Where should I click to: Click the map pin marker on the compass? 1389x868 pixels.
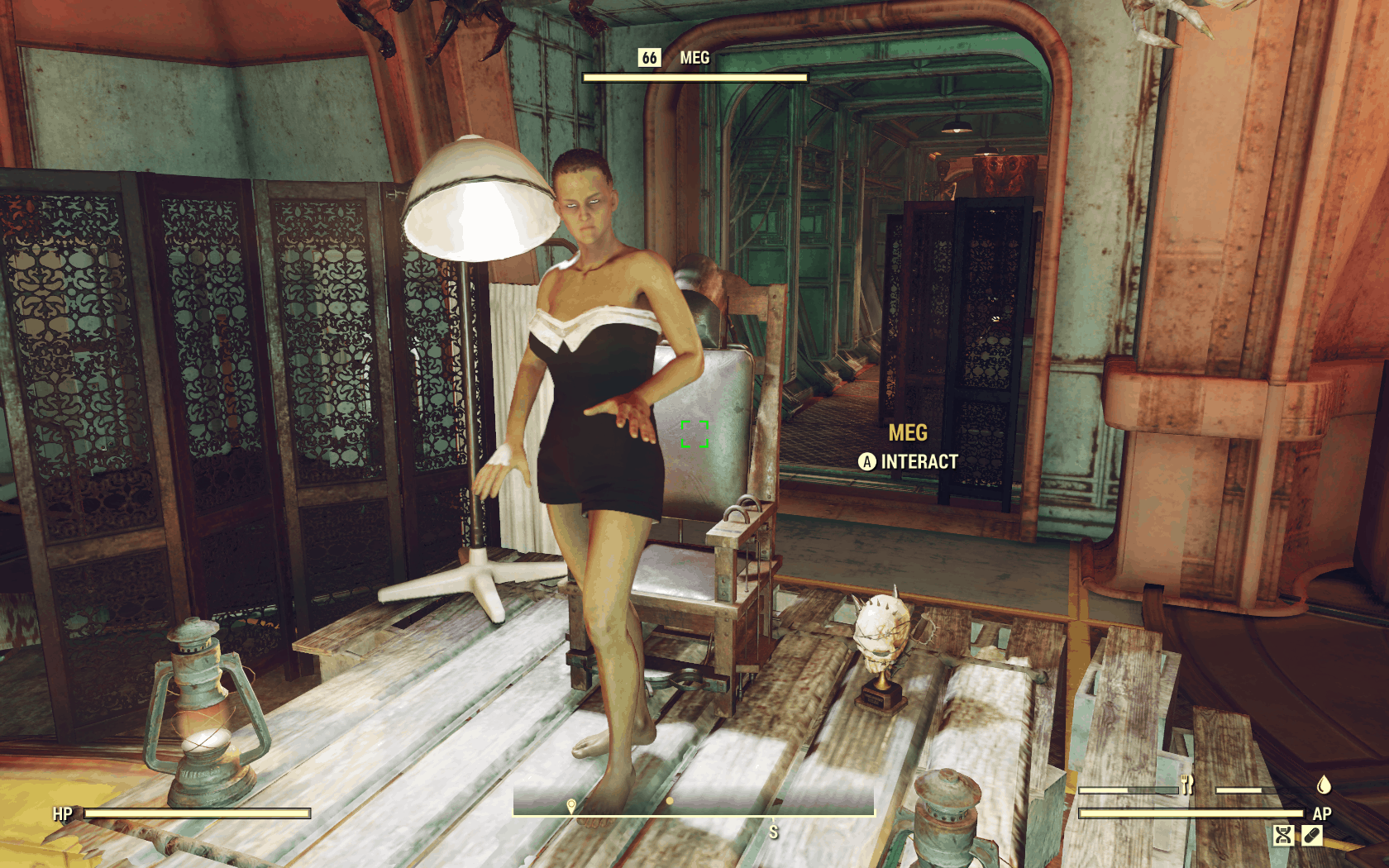pos(571,805)
